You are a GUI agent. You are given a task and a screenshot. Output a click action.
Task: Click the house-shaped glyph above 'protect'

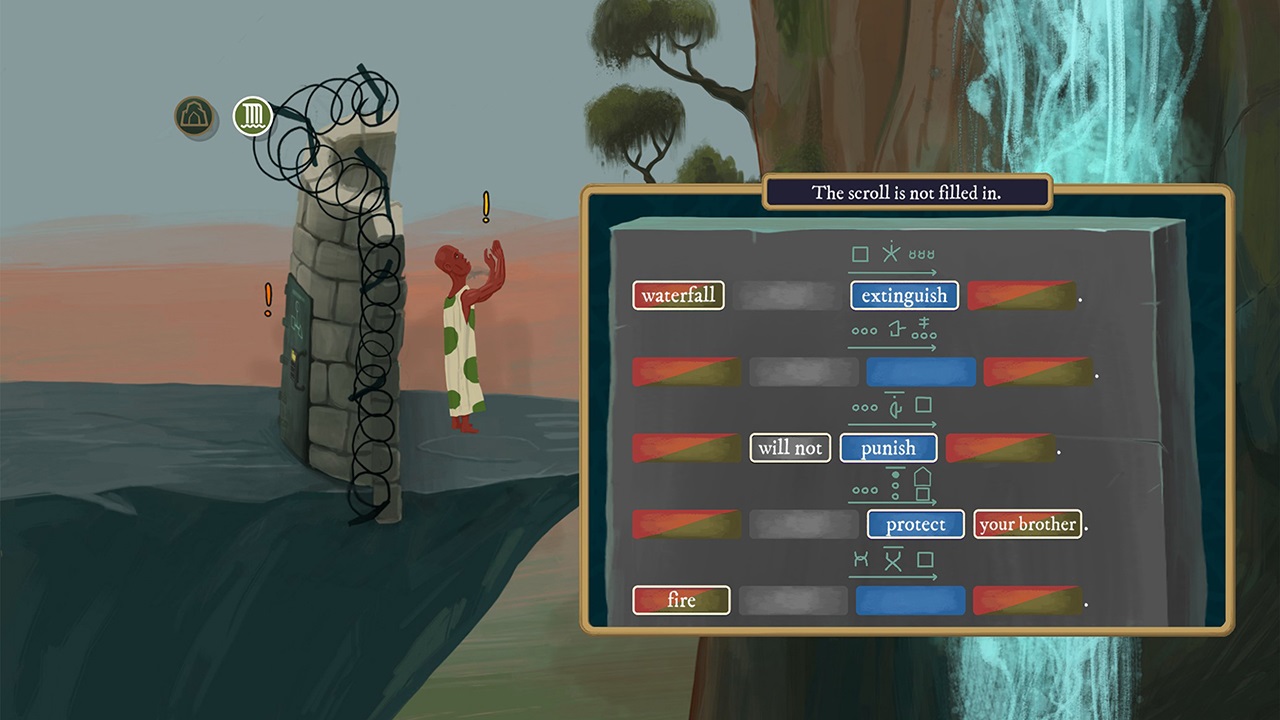[922, 483]
